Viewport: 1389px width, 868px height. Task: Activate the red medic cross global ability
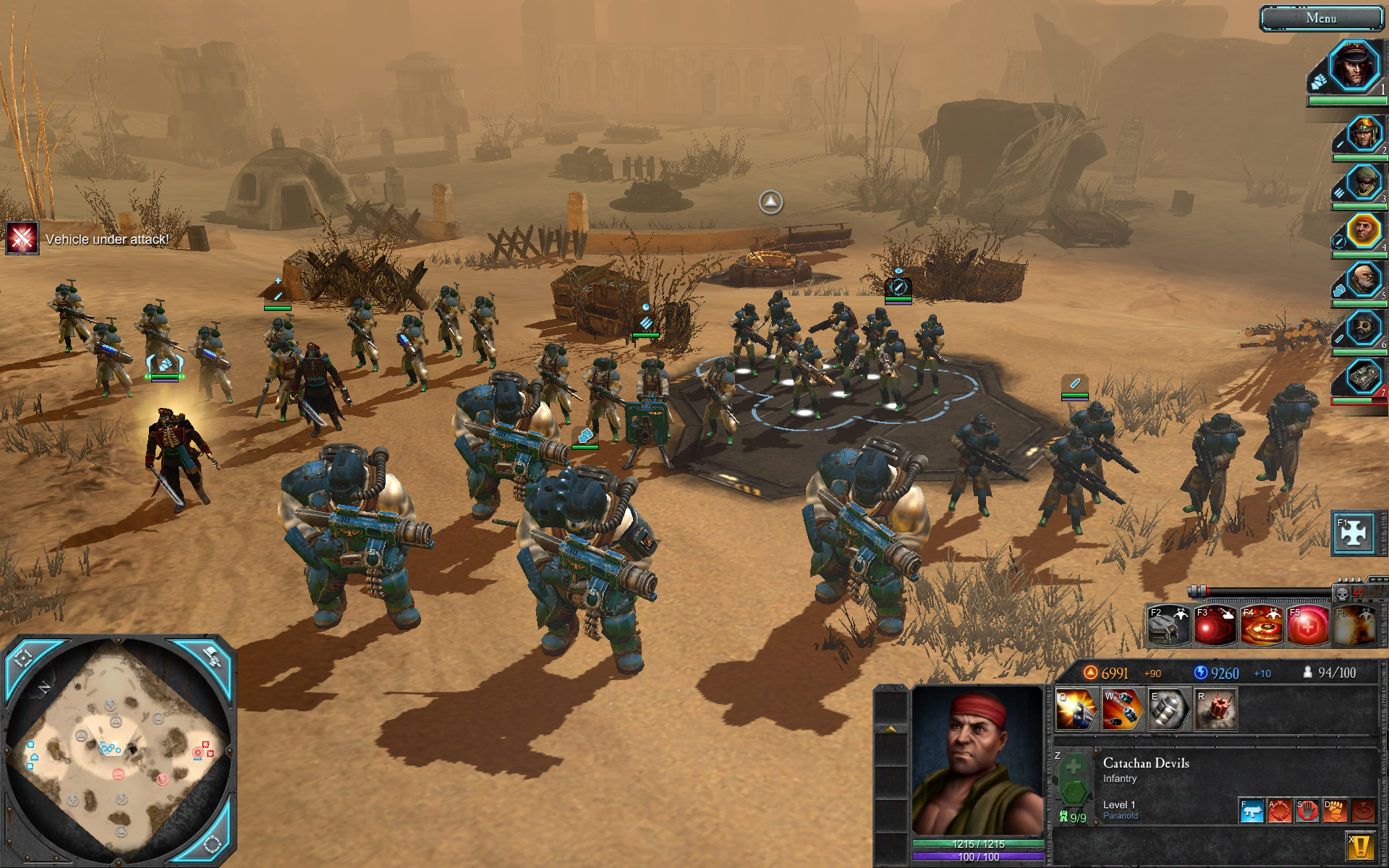1307,625
